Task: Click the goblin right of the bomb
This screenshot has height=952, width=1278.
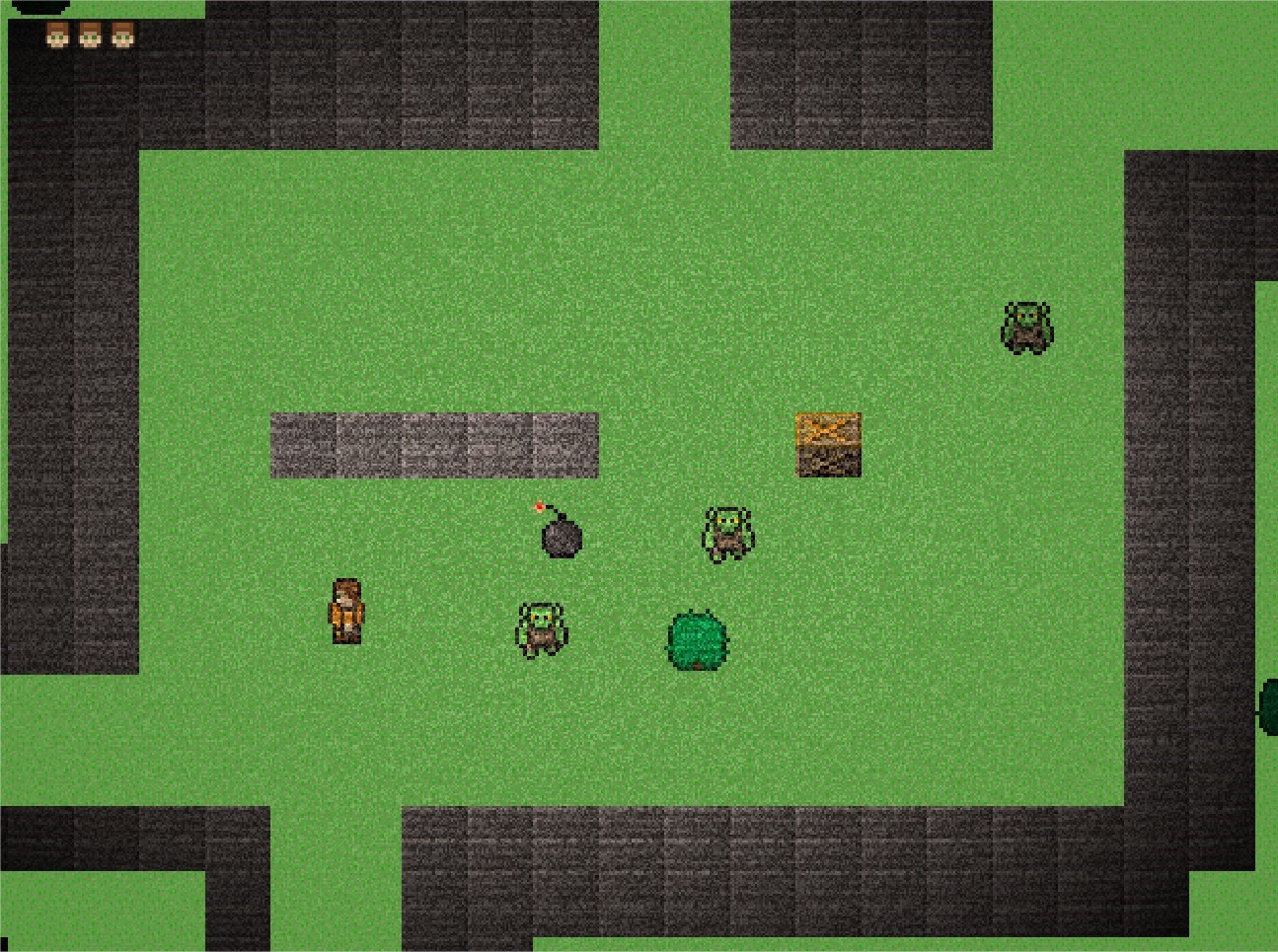Action: [x=727, y=534]
